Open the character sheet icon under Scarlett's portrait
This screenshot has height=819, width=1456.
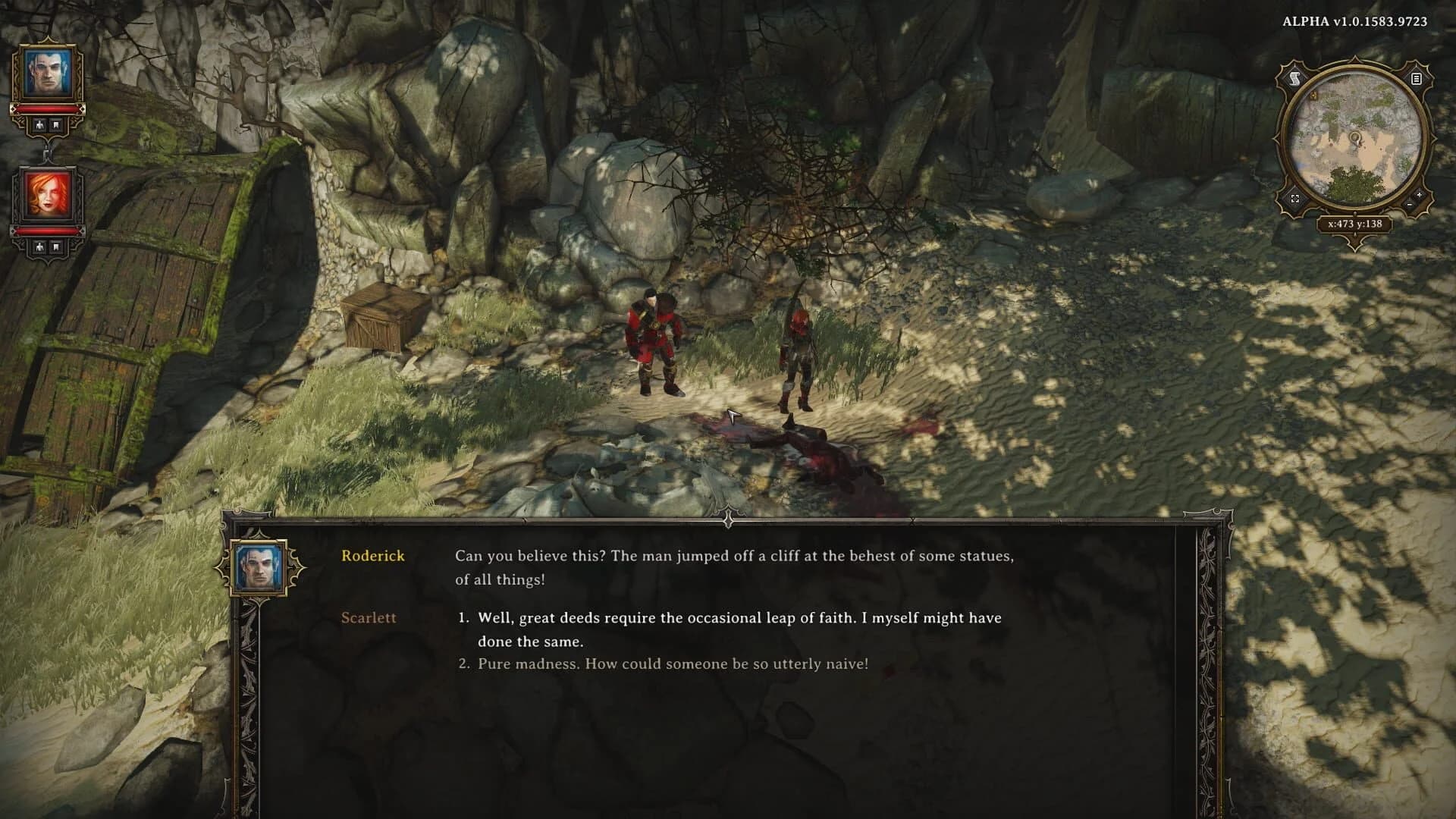40,246
